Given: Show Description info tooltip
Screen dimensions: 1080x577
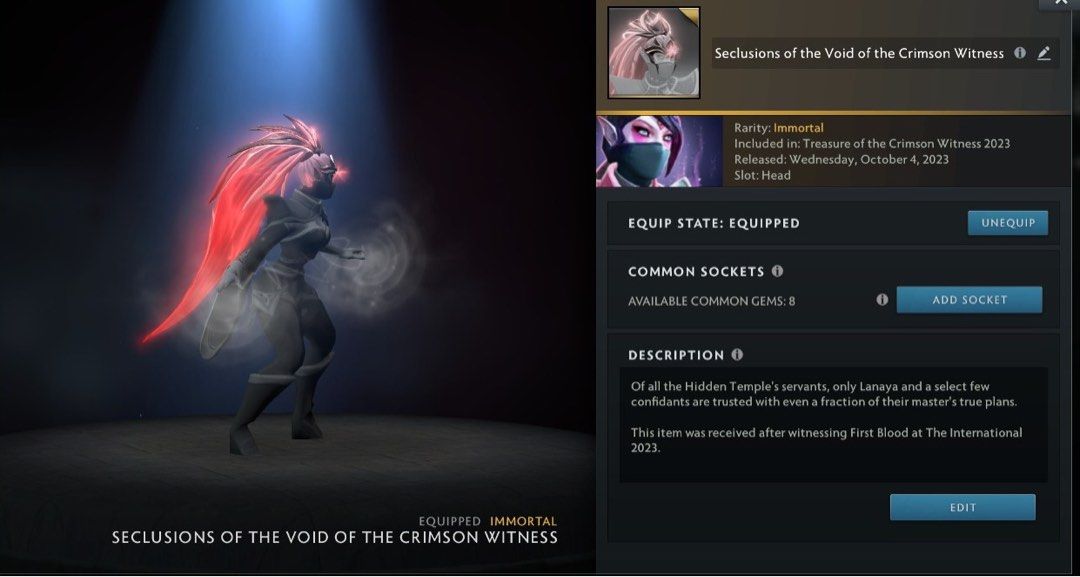Looking at the screenshot, I should point(737,355).
